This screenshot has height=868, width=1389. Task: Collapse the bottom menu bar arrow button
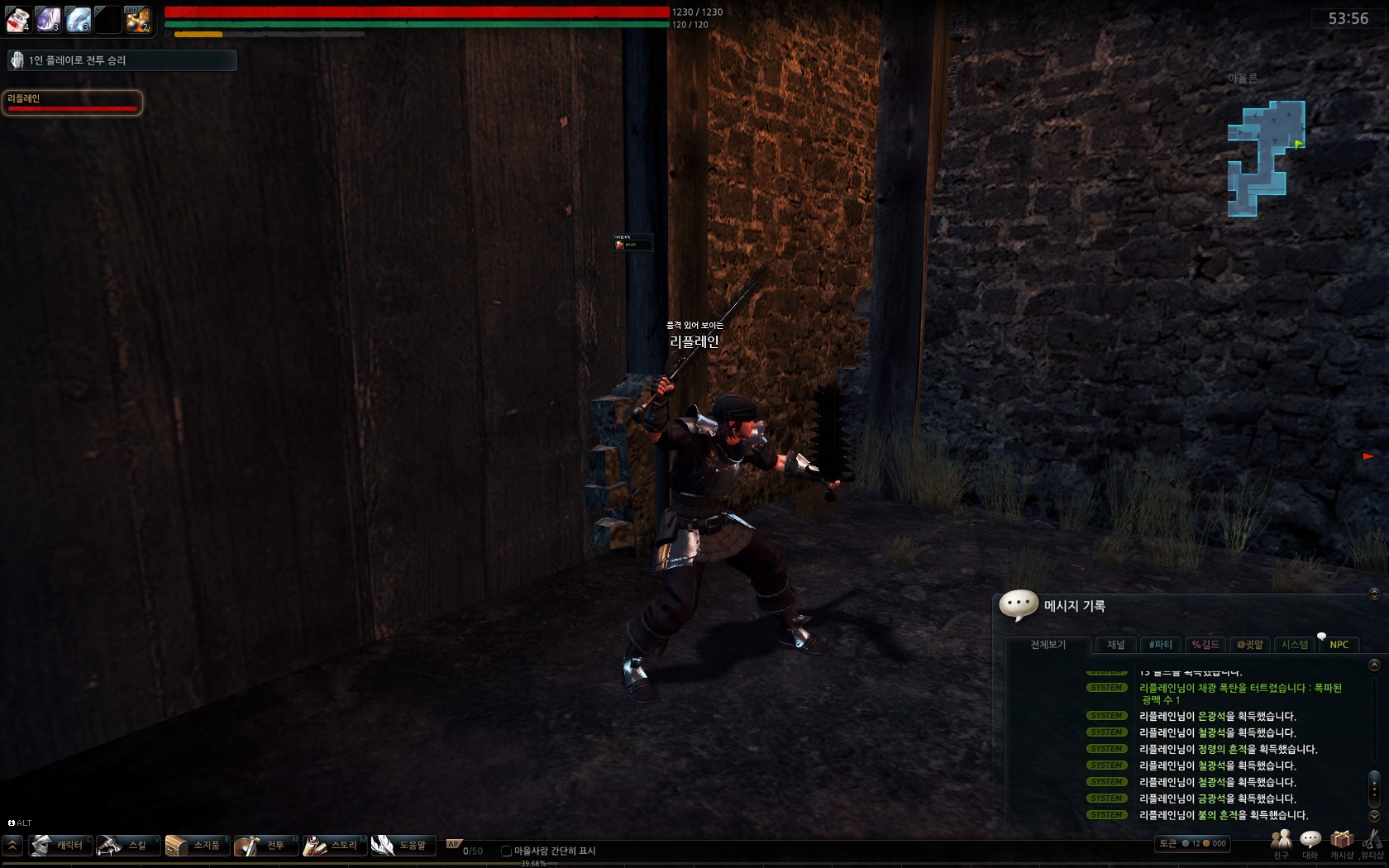12,845
